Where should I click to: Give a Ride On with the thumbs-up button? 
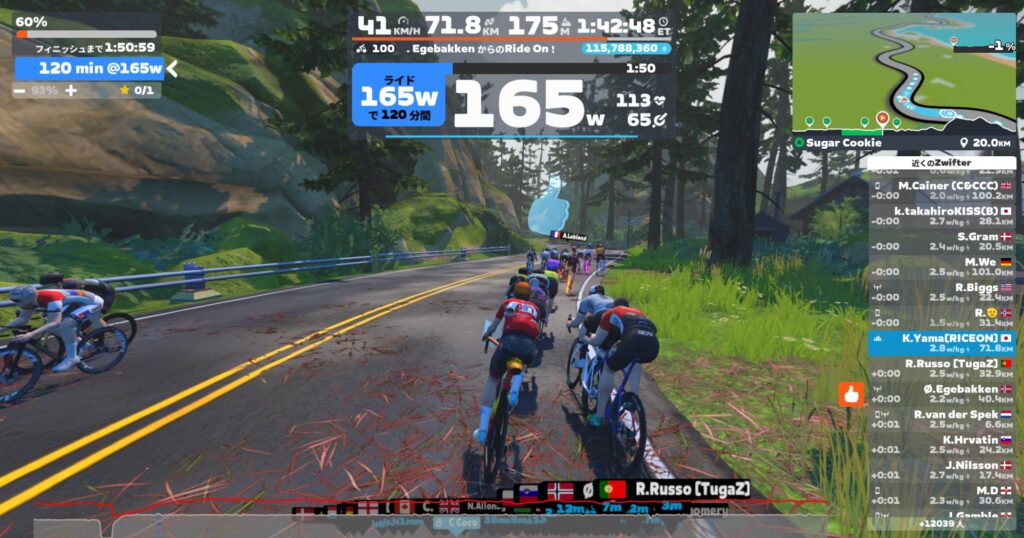(x=851, y=395)
